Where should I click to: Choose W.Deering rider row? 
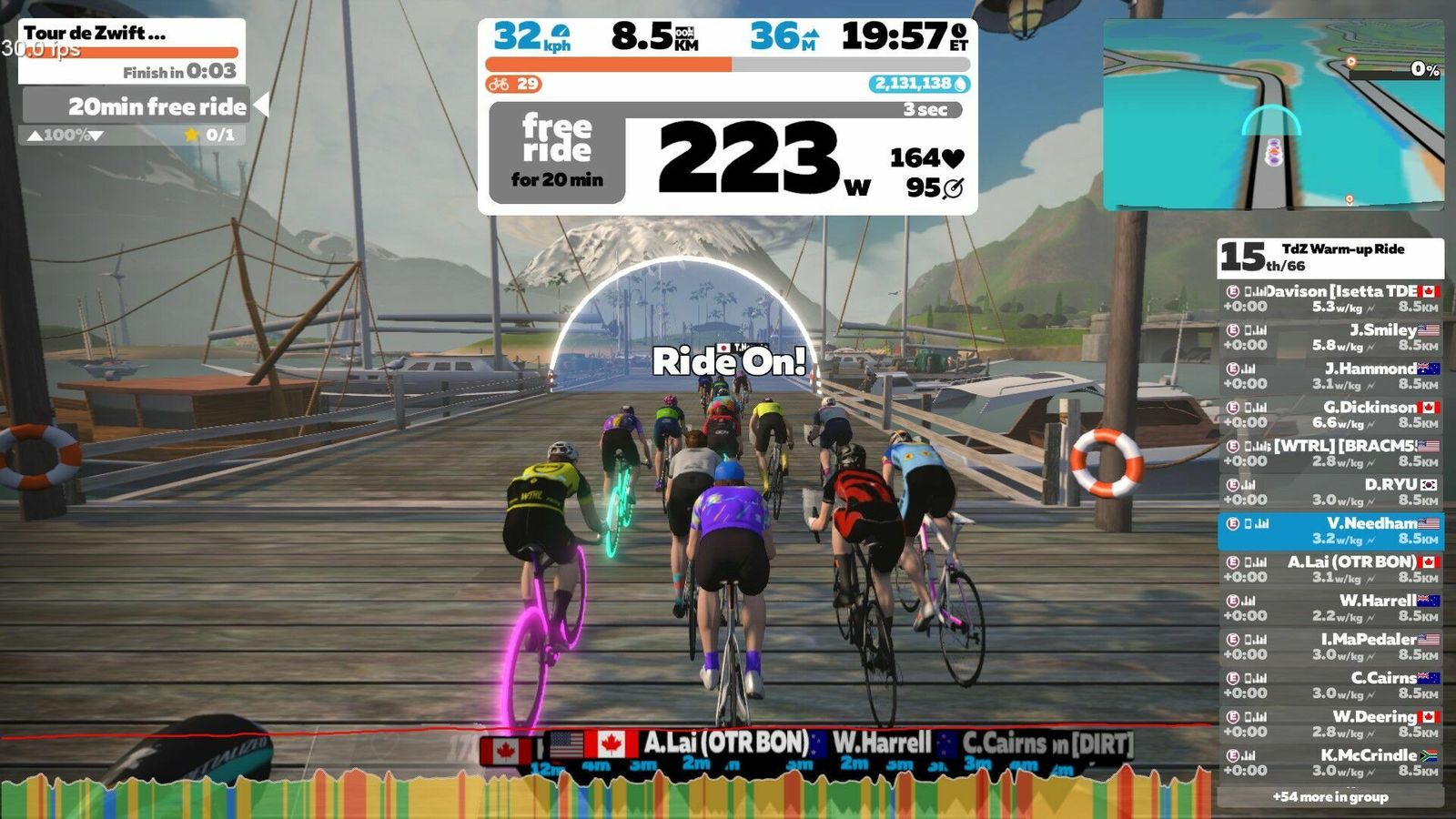[1330, 723]
